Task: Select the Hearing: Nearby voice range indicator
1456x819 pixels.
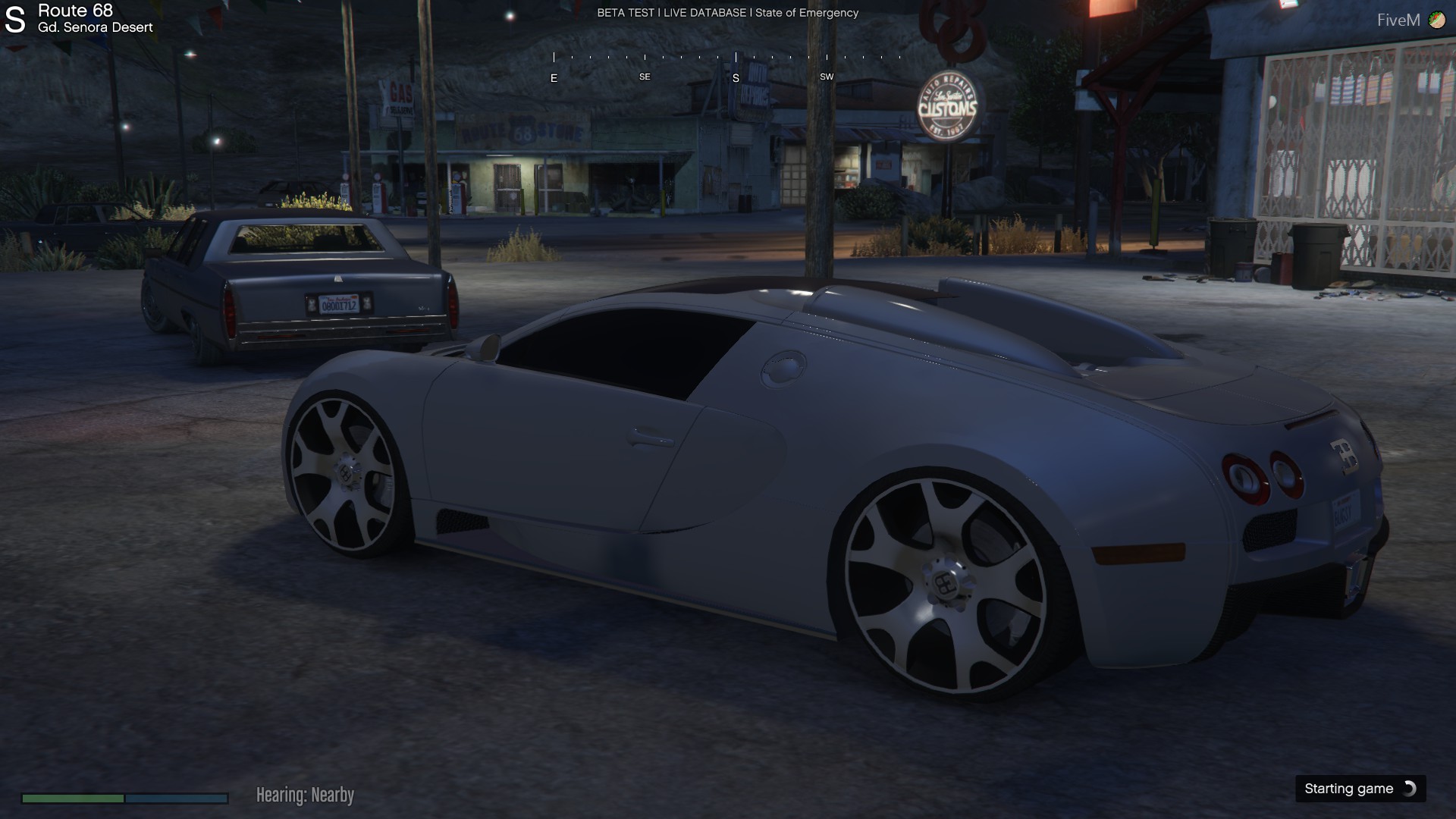Action: (305, 795)
